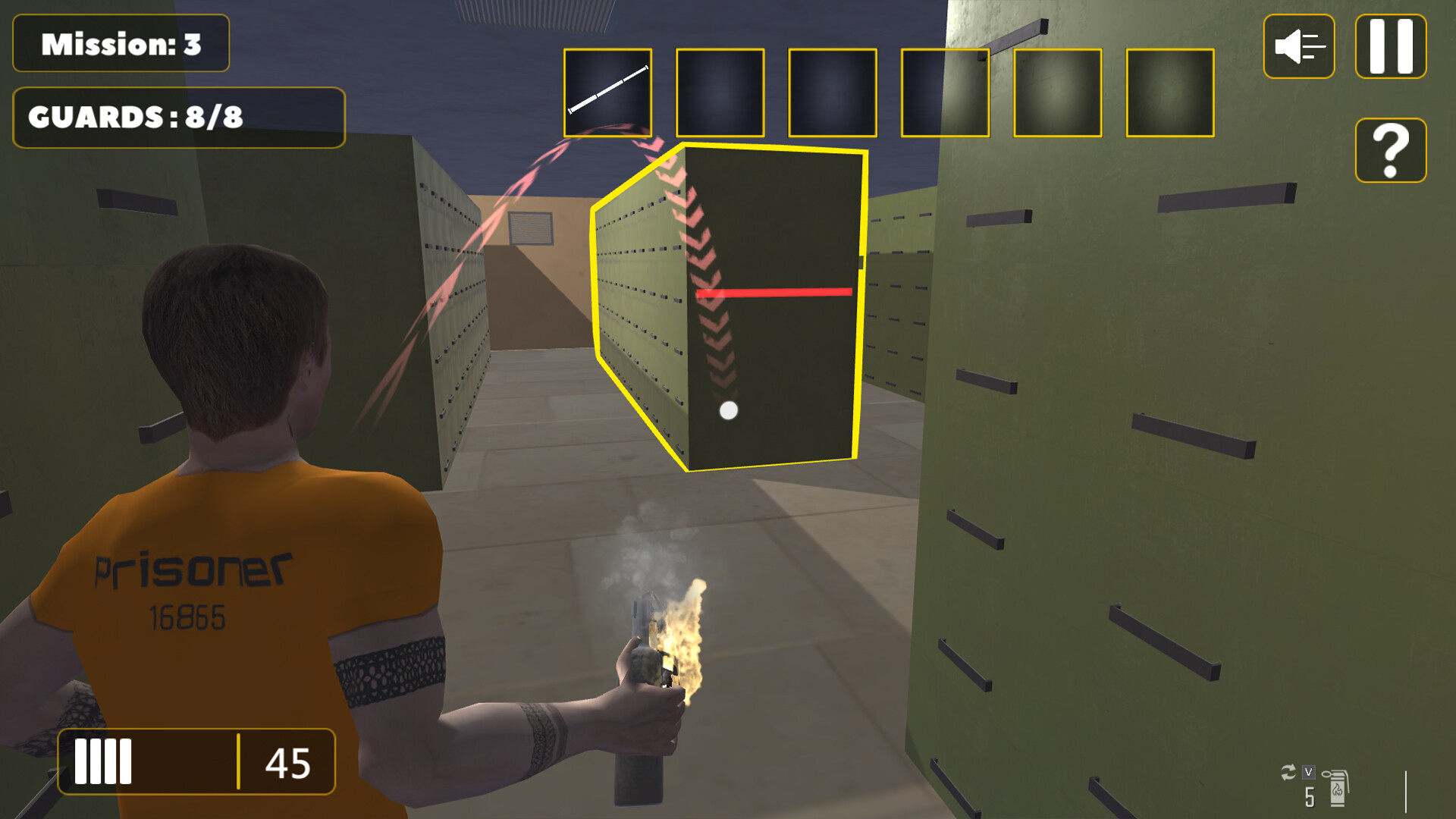The image size is (1456, 819).
Task: Click the GUARDS 8/8 counter
Action: click(178, 118)
